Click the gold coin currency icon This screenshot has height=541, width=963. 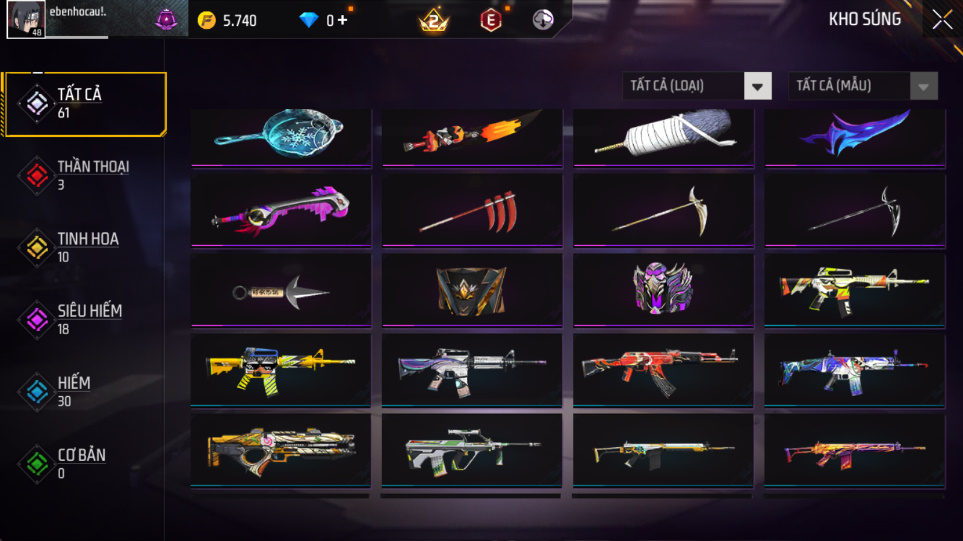[207, 20]
